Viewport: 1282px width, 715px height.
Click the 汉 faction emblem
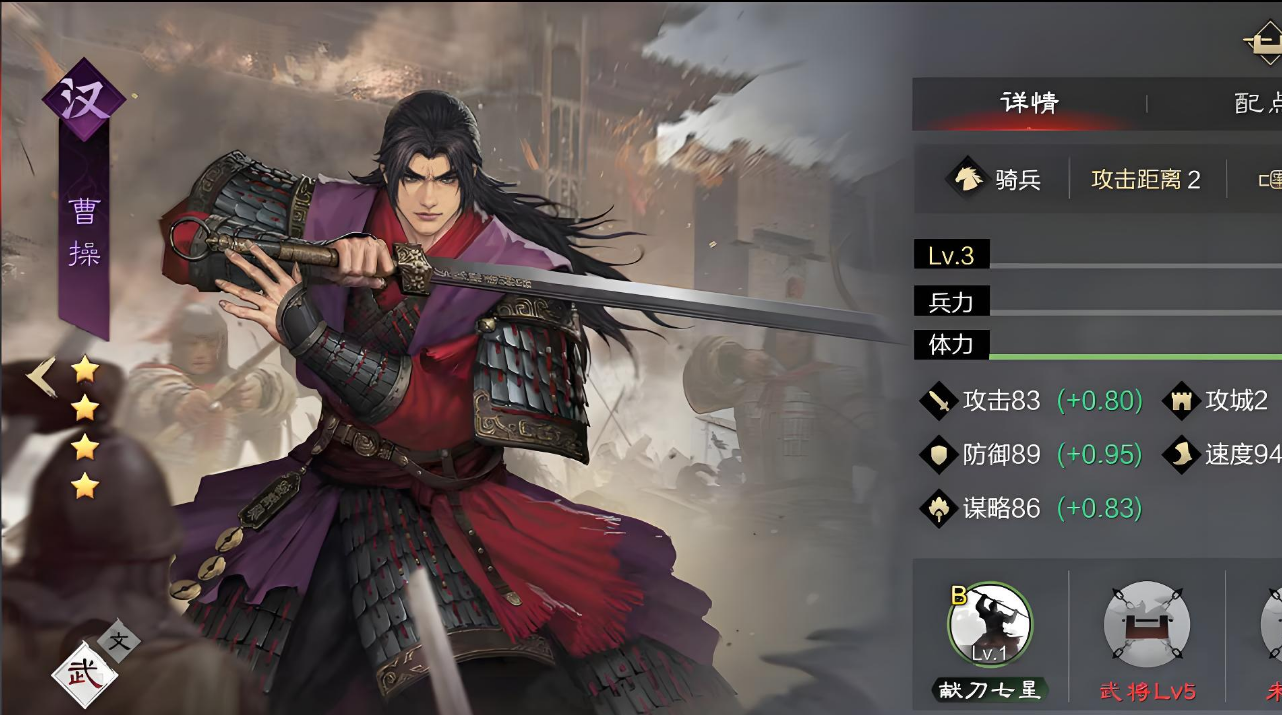coord(83,101)
